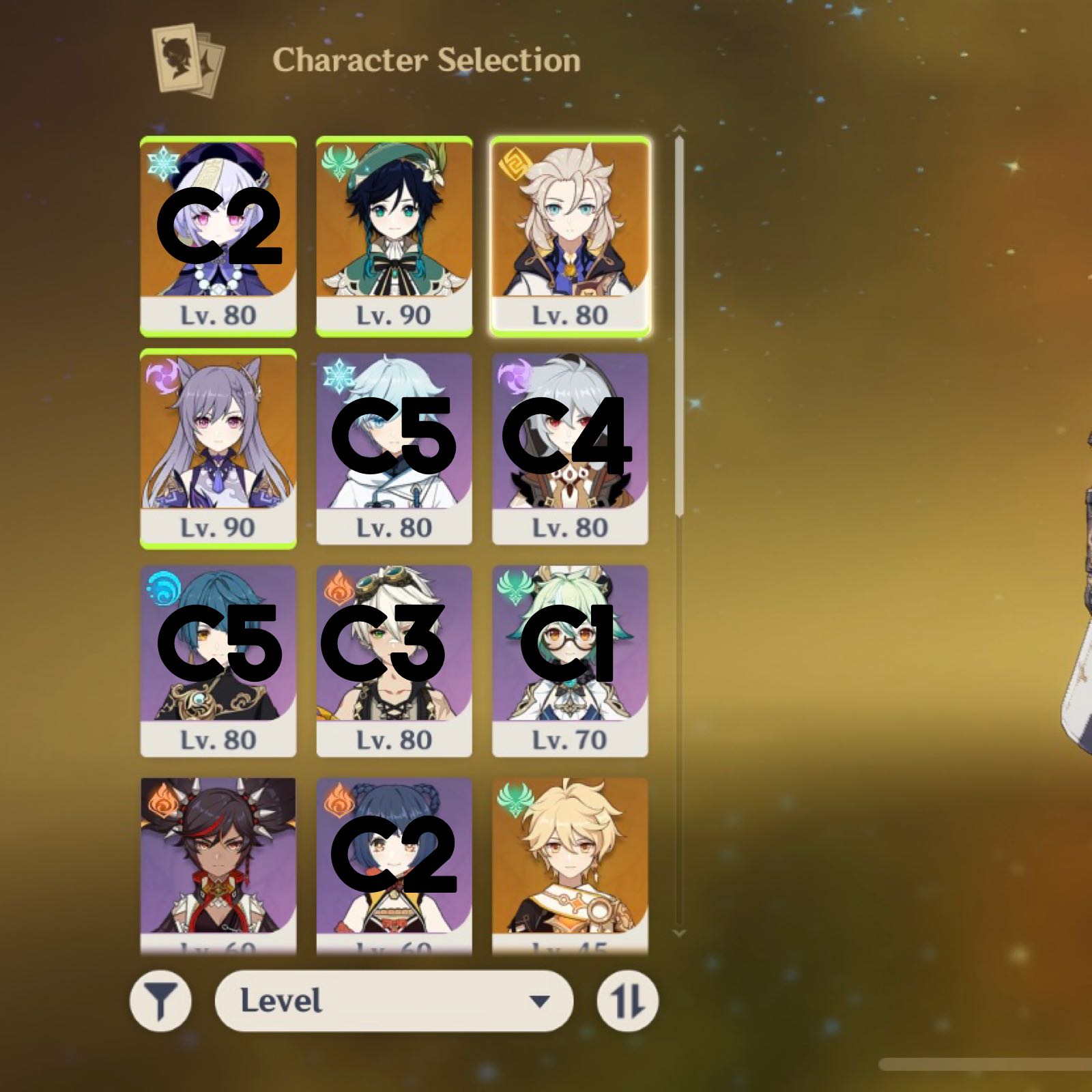The width and height of the screenshot is (1092, 1092).
Task: Pick Keqing at Lv. 90
Action: [218, 448]
